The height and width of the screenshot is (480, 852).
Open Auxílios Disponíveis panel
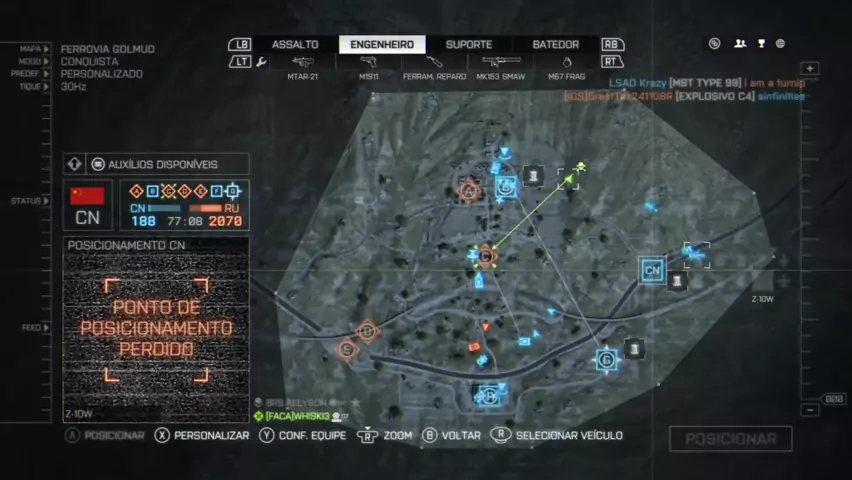155,164
